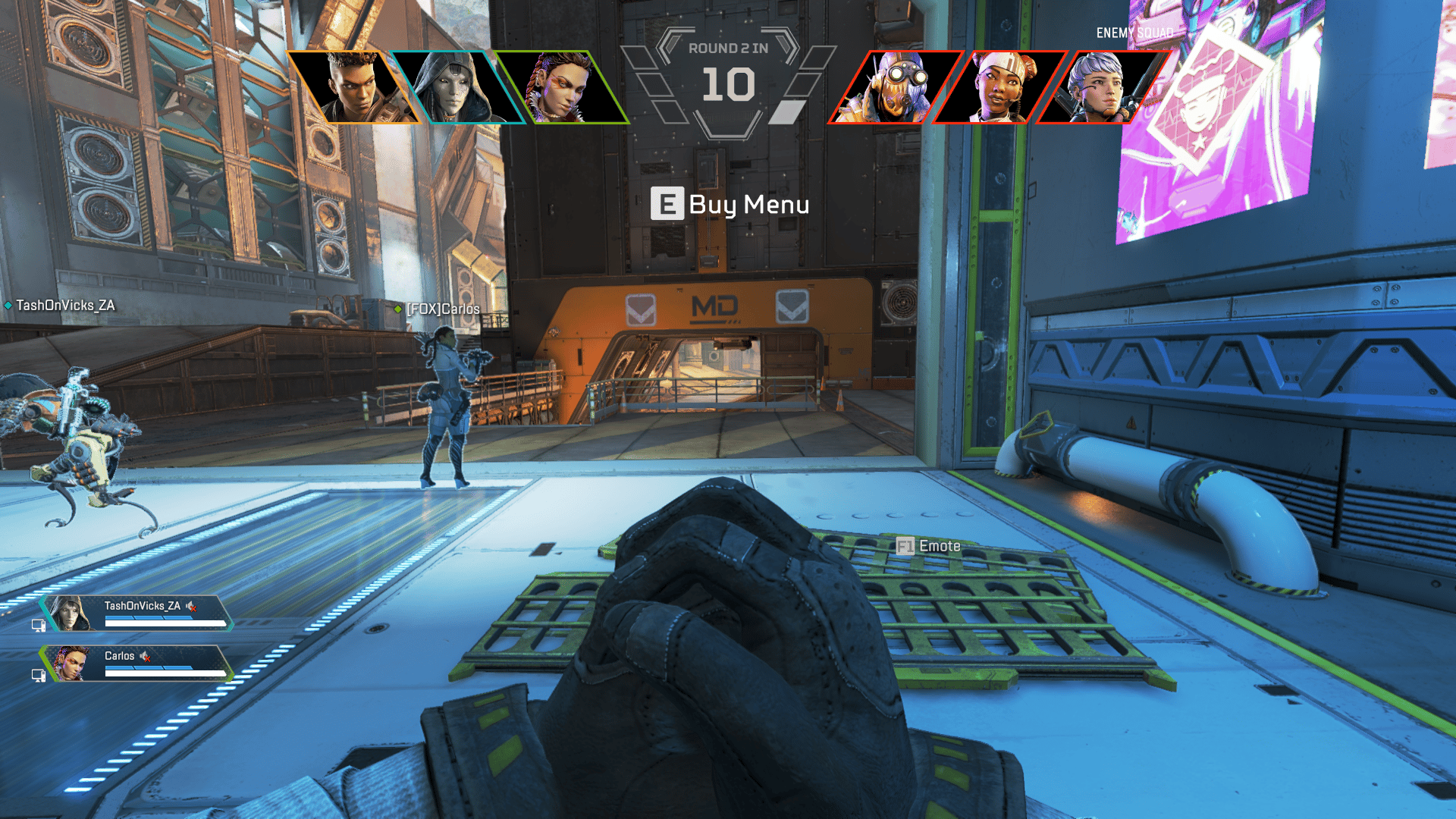
Task: Unmute Carlos using the crossed speaker icon
Action: 144,657
